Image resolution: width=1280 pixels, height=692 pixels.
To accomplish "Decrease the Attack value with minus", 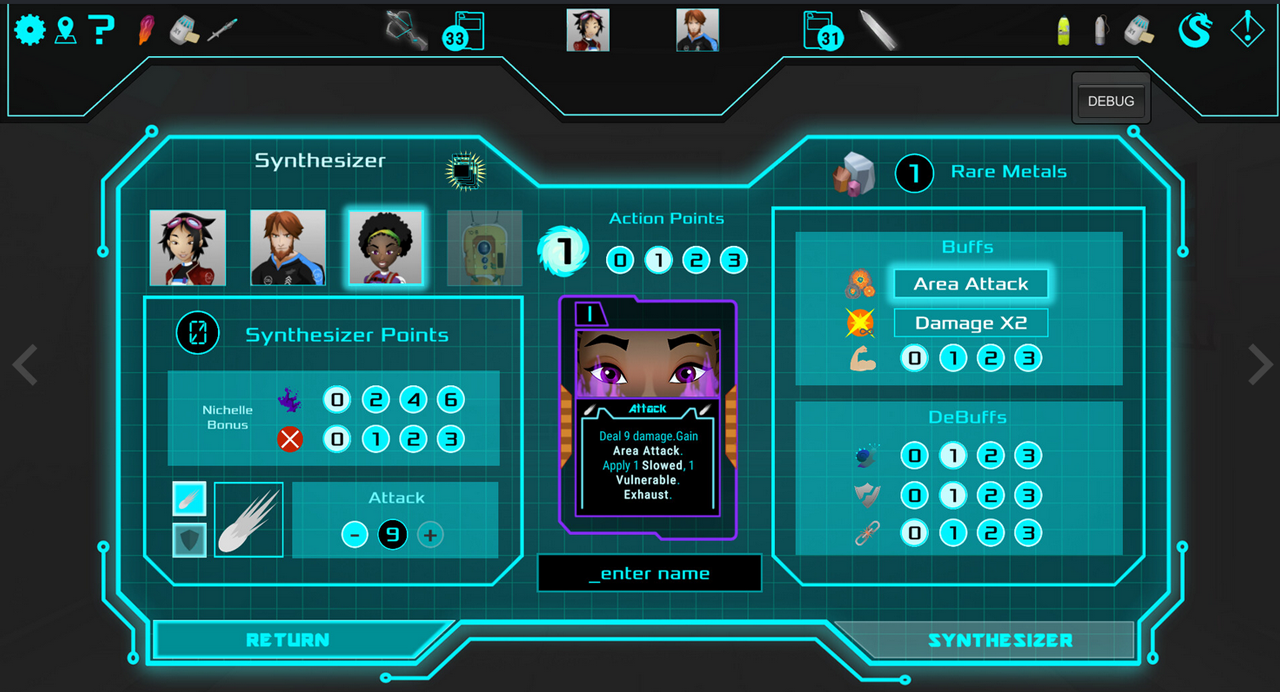I will 355,535.
